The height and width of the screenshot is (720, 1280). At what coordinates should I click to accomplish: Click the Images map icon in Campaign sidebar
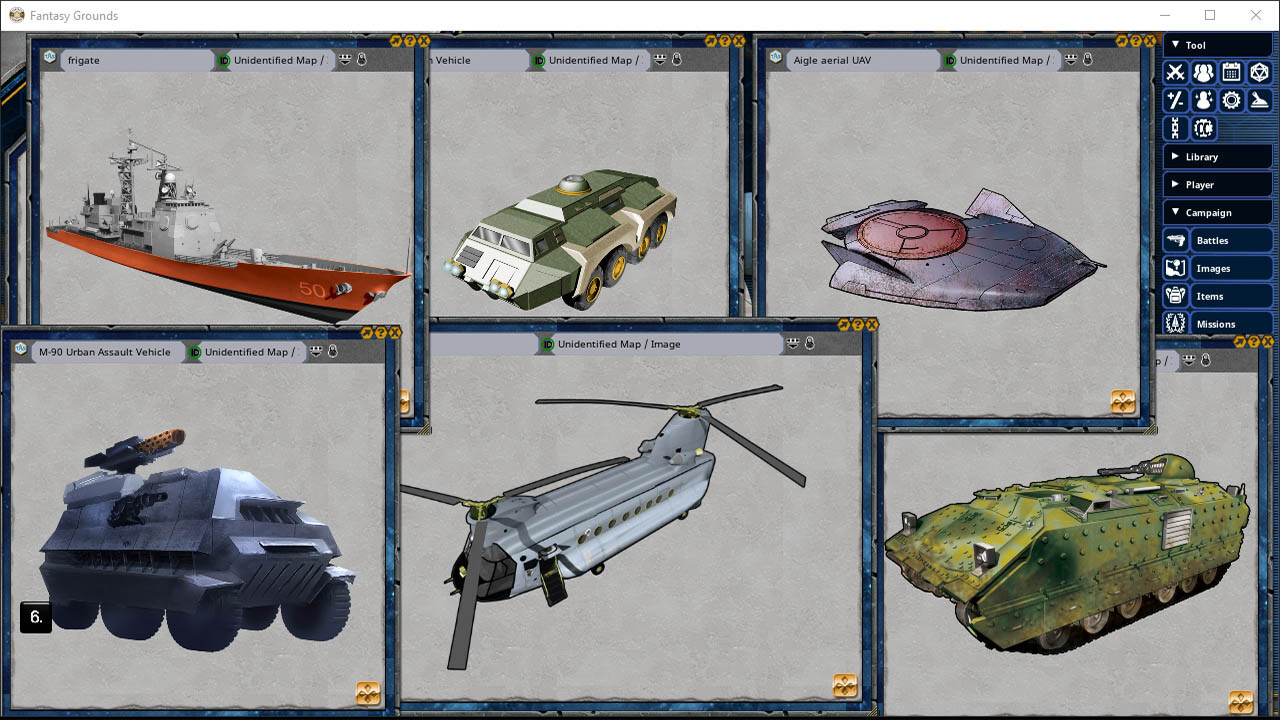point(1174,267)
